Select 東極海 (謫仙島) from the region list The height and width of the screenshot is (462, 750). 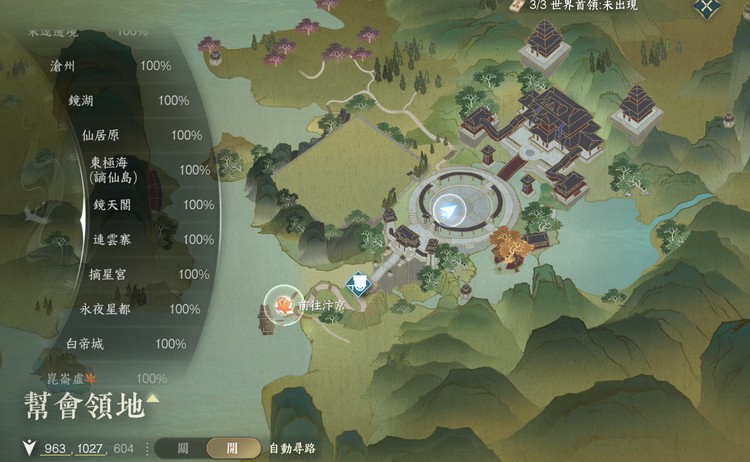pyautogui.click(x=110, y=170)
